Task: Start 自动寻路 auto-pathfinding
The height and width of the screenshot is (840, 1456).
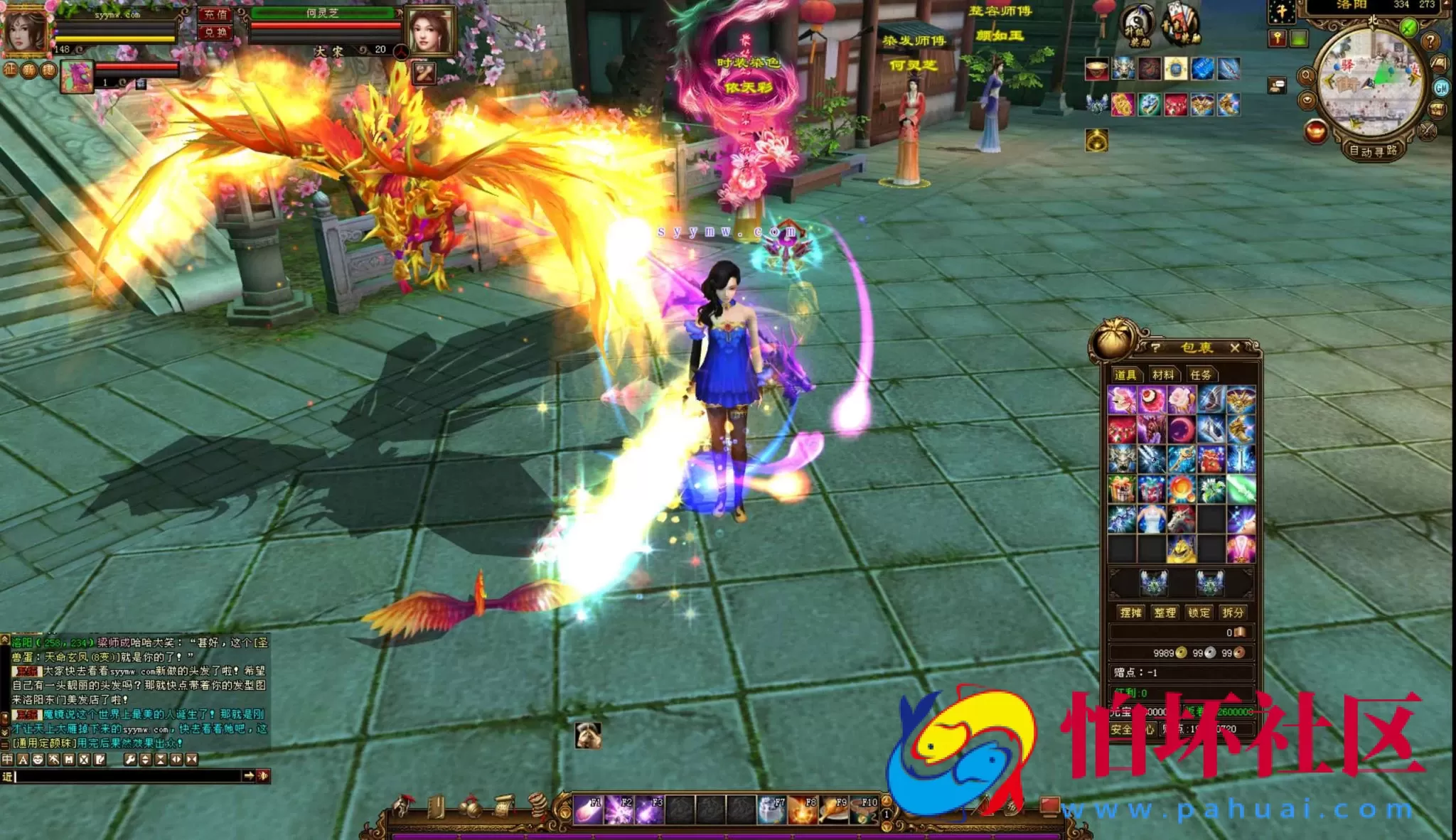Action: [1373, 151]
